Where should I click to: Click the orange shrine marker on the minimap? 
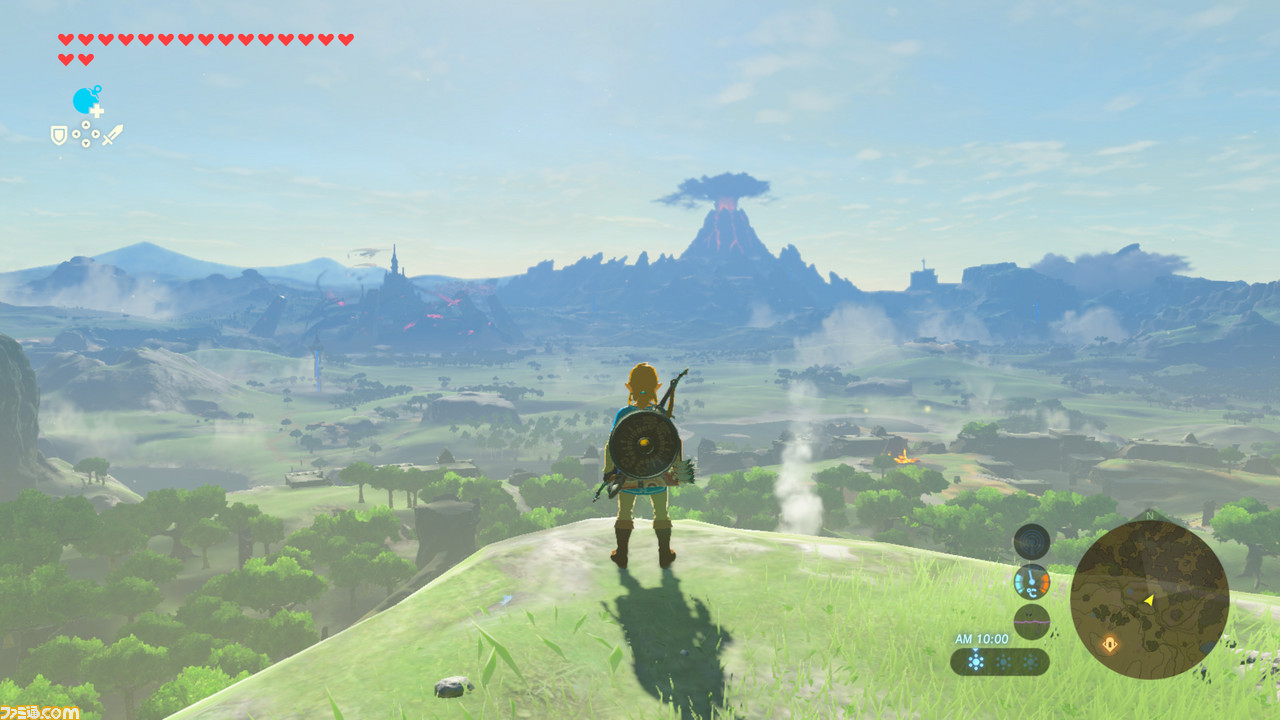(x=1109, y=643)
